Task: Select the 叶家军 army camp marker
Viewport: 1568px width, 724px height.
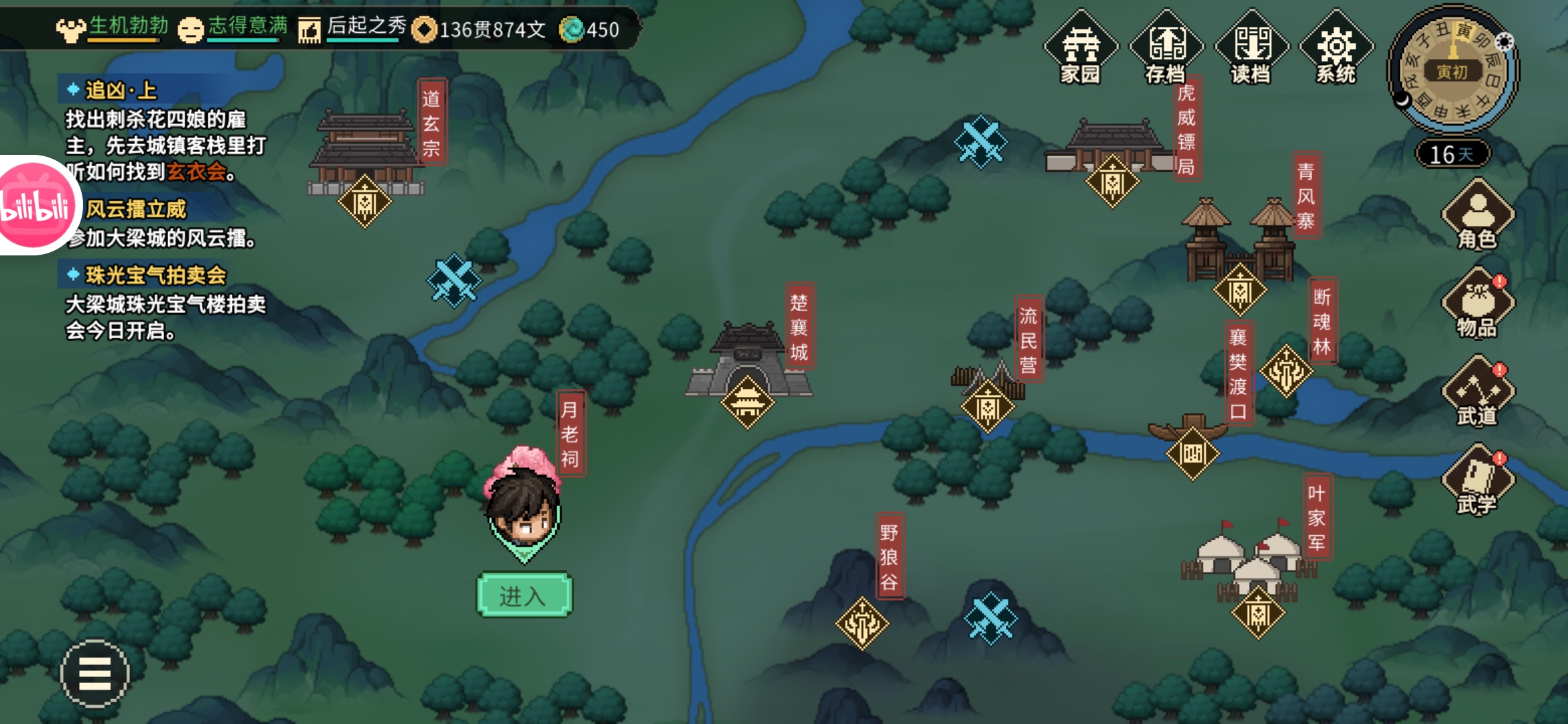Action: point(1258,613)
